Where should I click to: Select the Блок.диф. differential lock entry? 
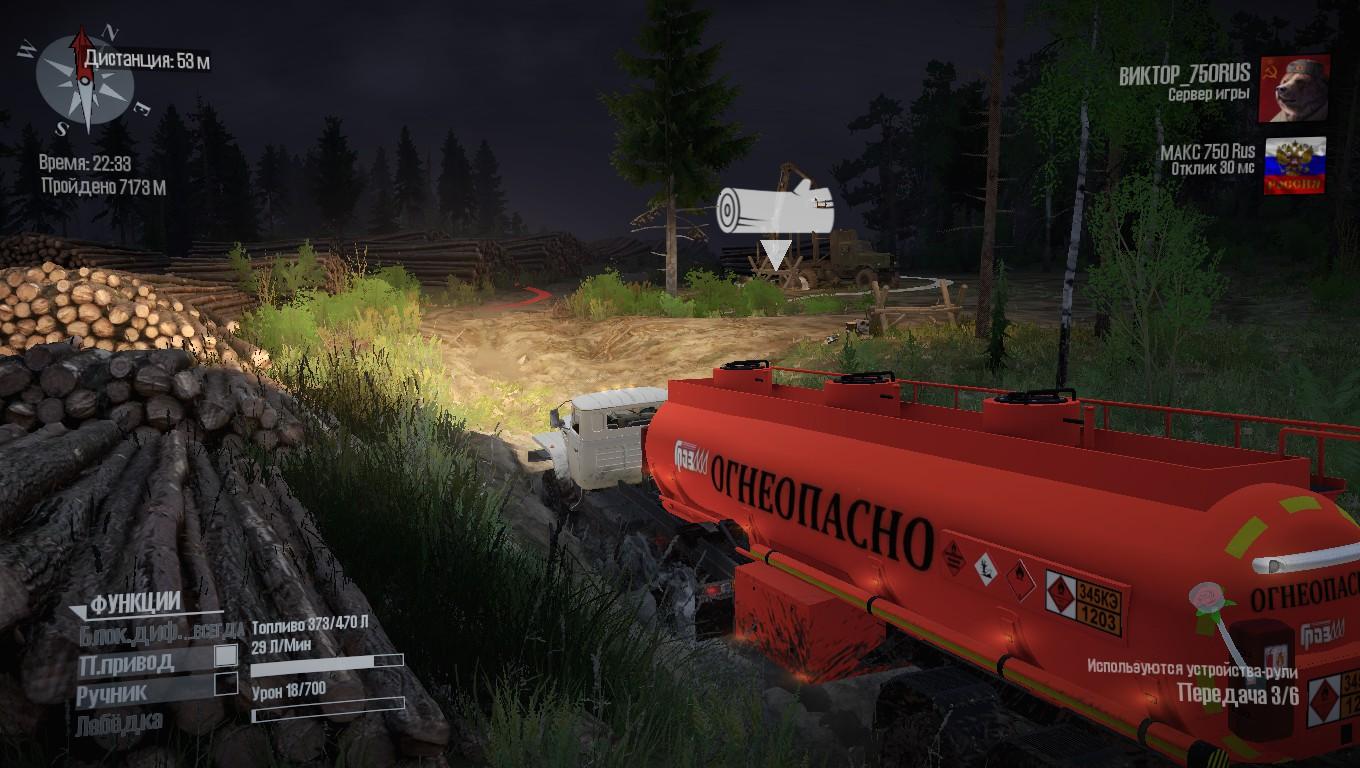click(x=160, y=631)
